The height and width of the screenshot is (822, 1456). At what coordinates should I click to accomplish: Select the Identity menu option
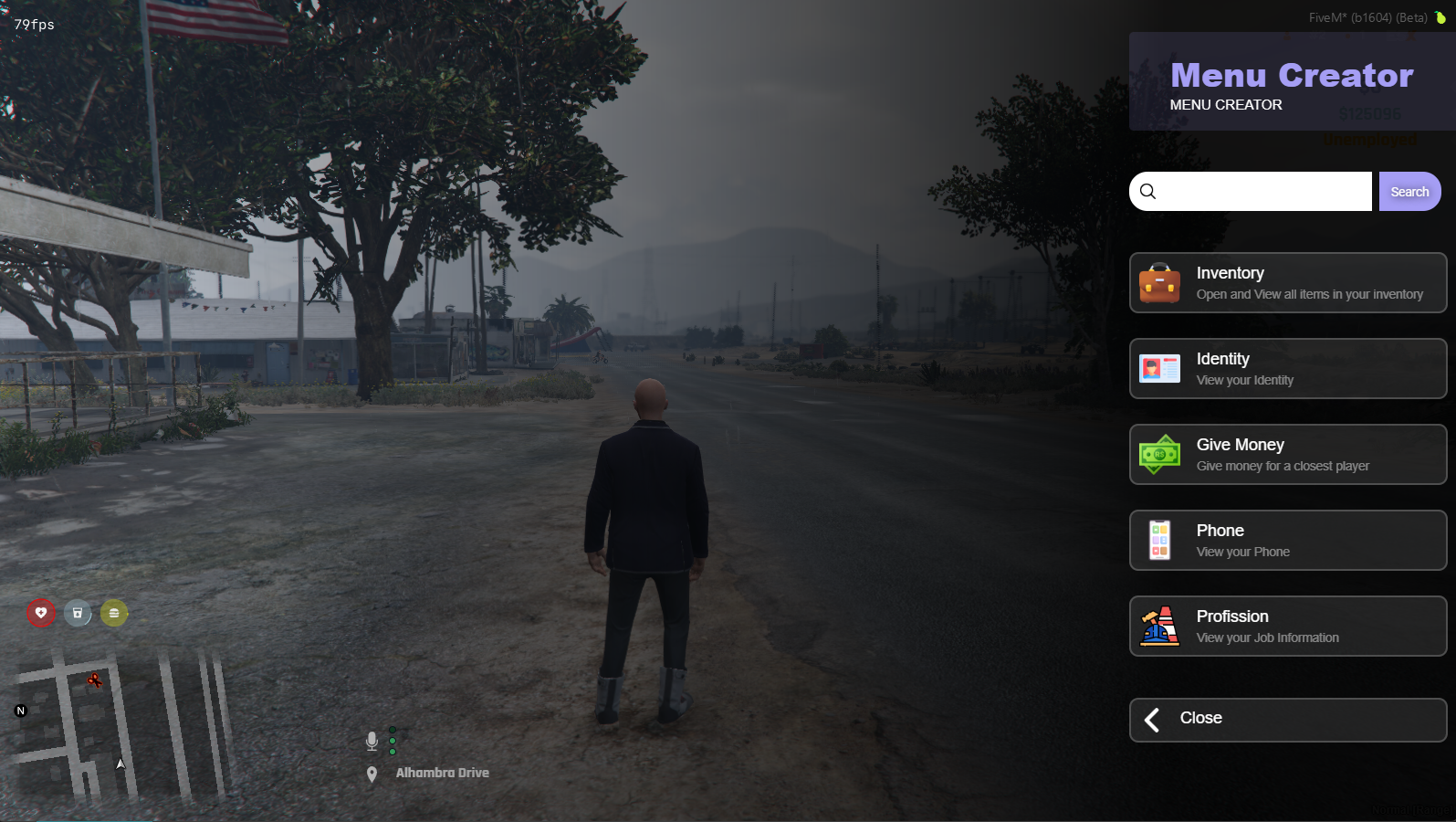1287,369
